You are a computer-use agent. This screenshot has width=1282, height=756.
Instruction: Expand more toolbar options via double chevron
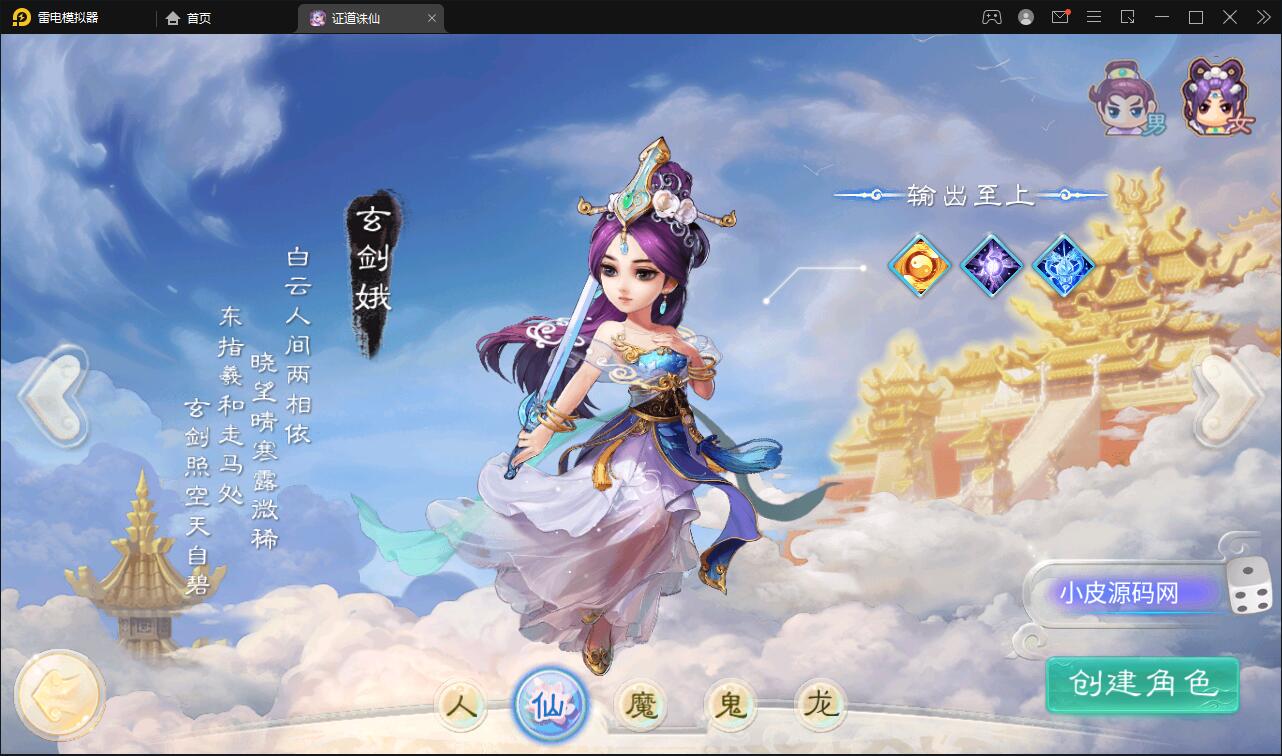(1262, 17)
